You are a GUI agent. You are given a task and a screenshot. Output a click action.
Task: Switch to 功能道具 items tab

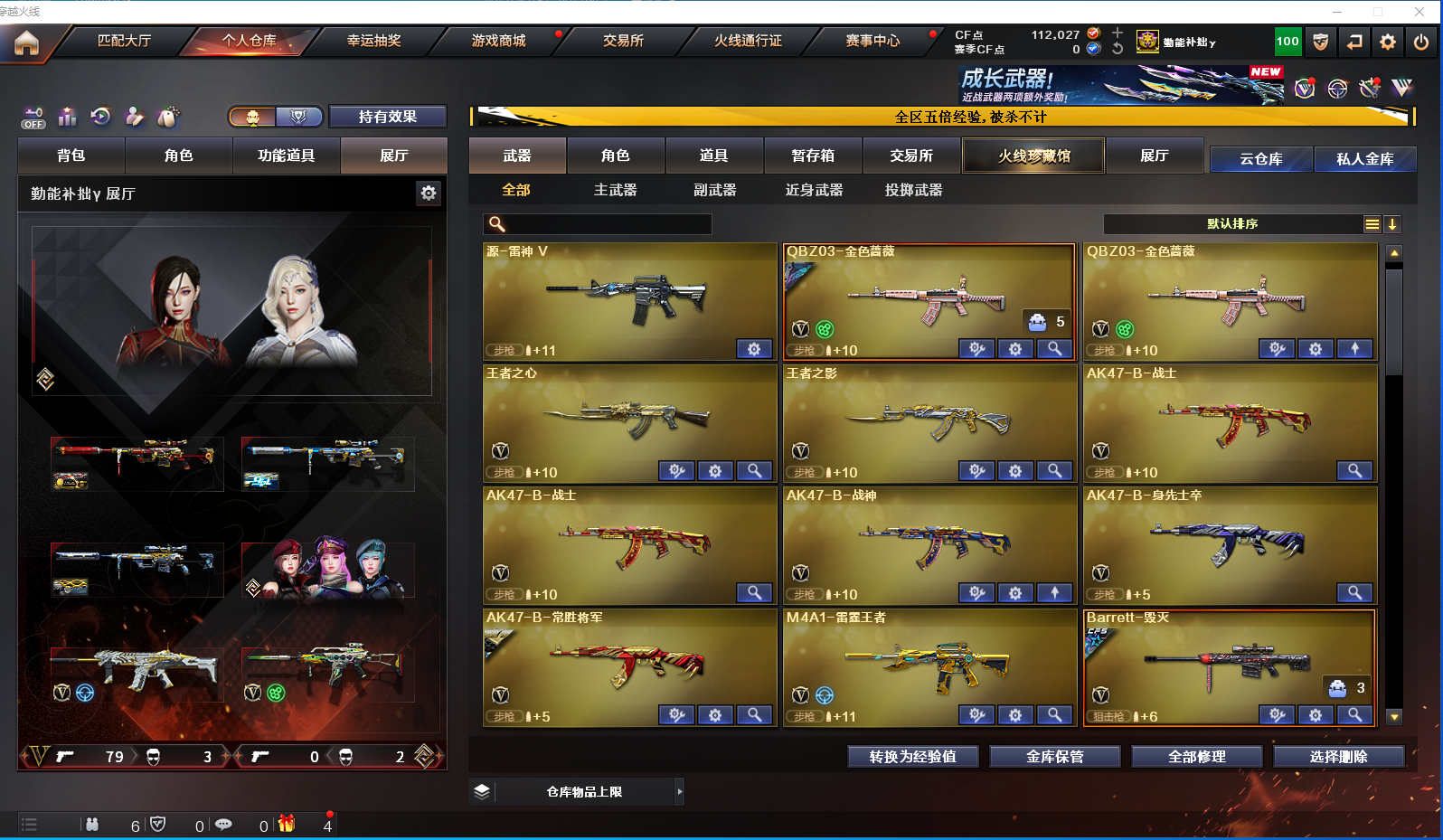click(286, 156)
